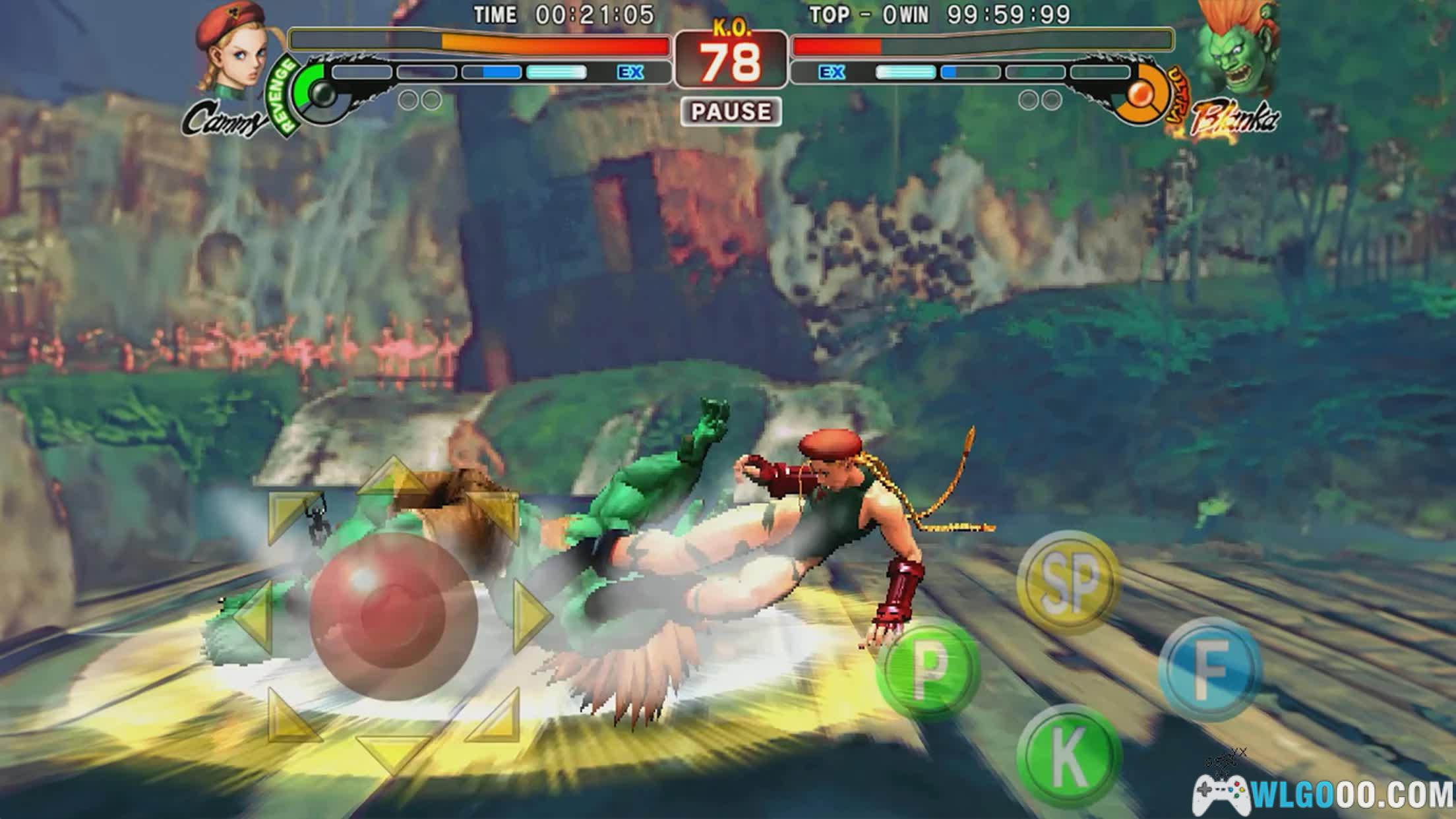
Task: Open the WLGOOO.COM watermark link
Action: pos(1324,794)
